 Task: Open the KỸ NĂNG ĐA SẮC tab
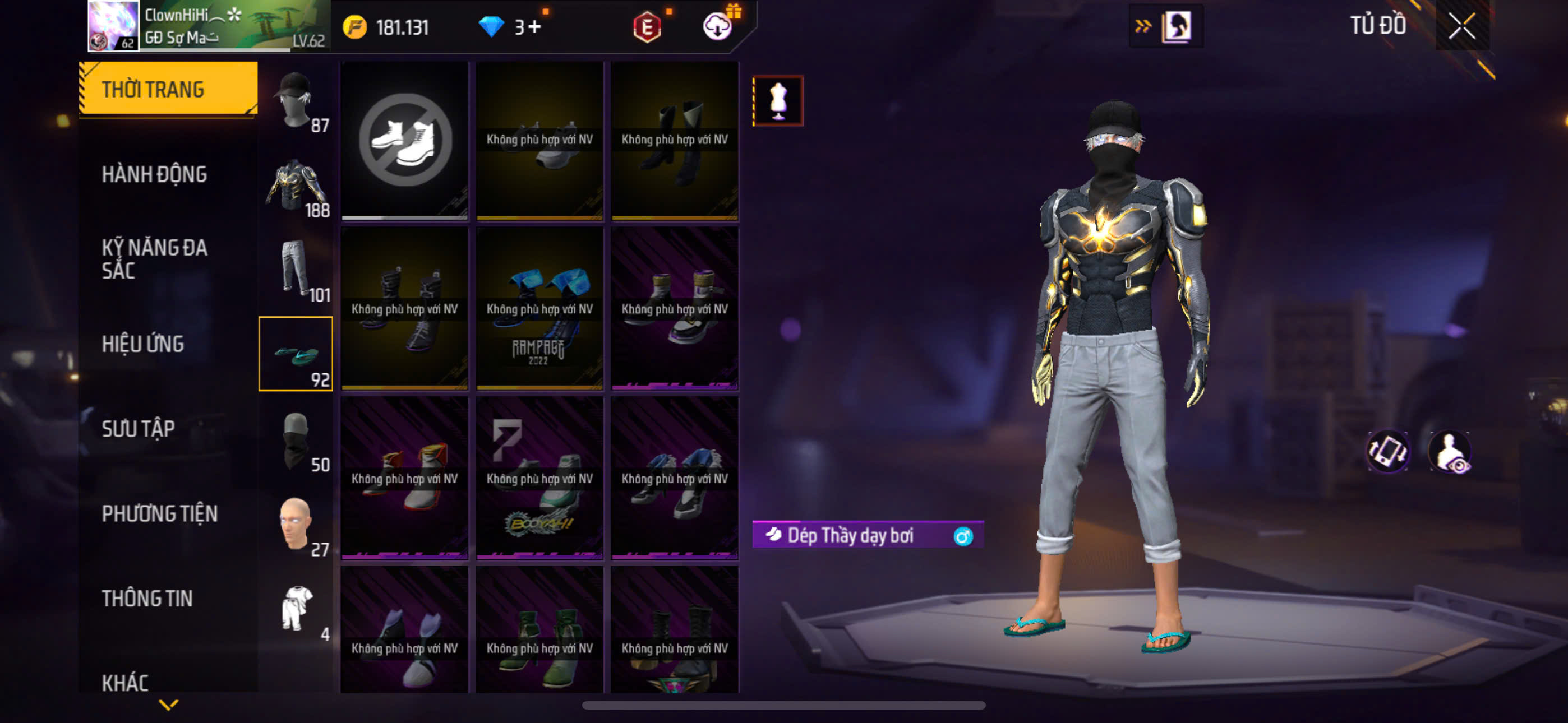pyautogui.click(x=154, y=258)
